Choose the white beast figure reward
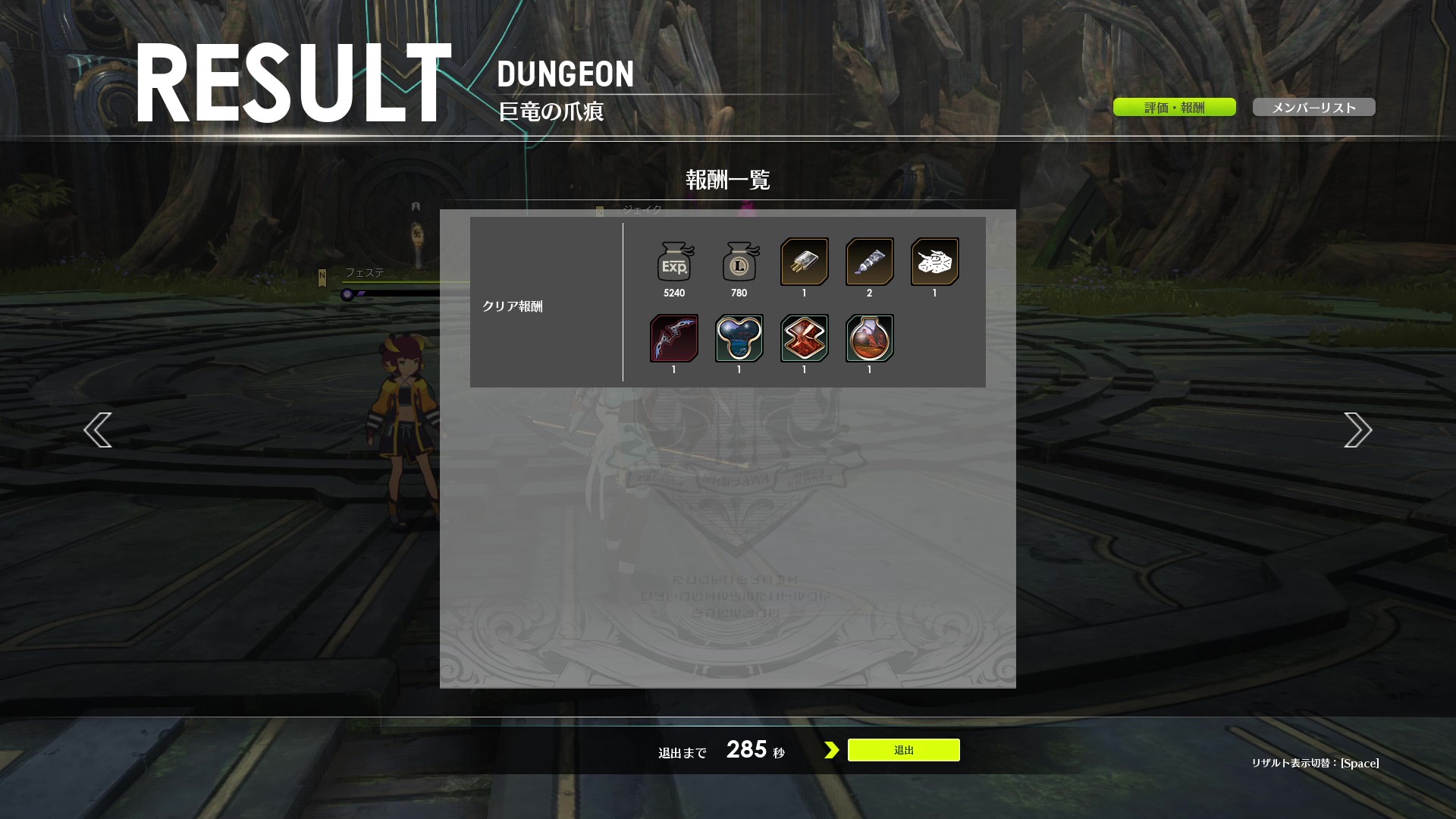The height and width of the screenshot is (819, 1456). (x=935, y=262)
